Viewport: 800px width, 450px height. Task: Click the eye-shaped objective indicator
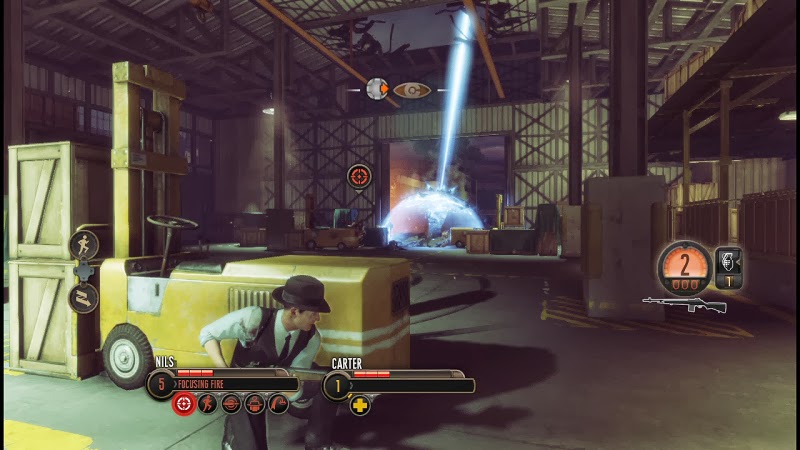(x=411, y=90)
